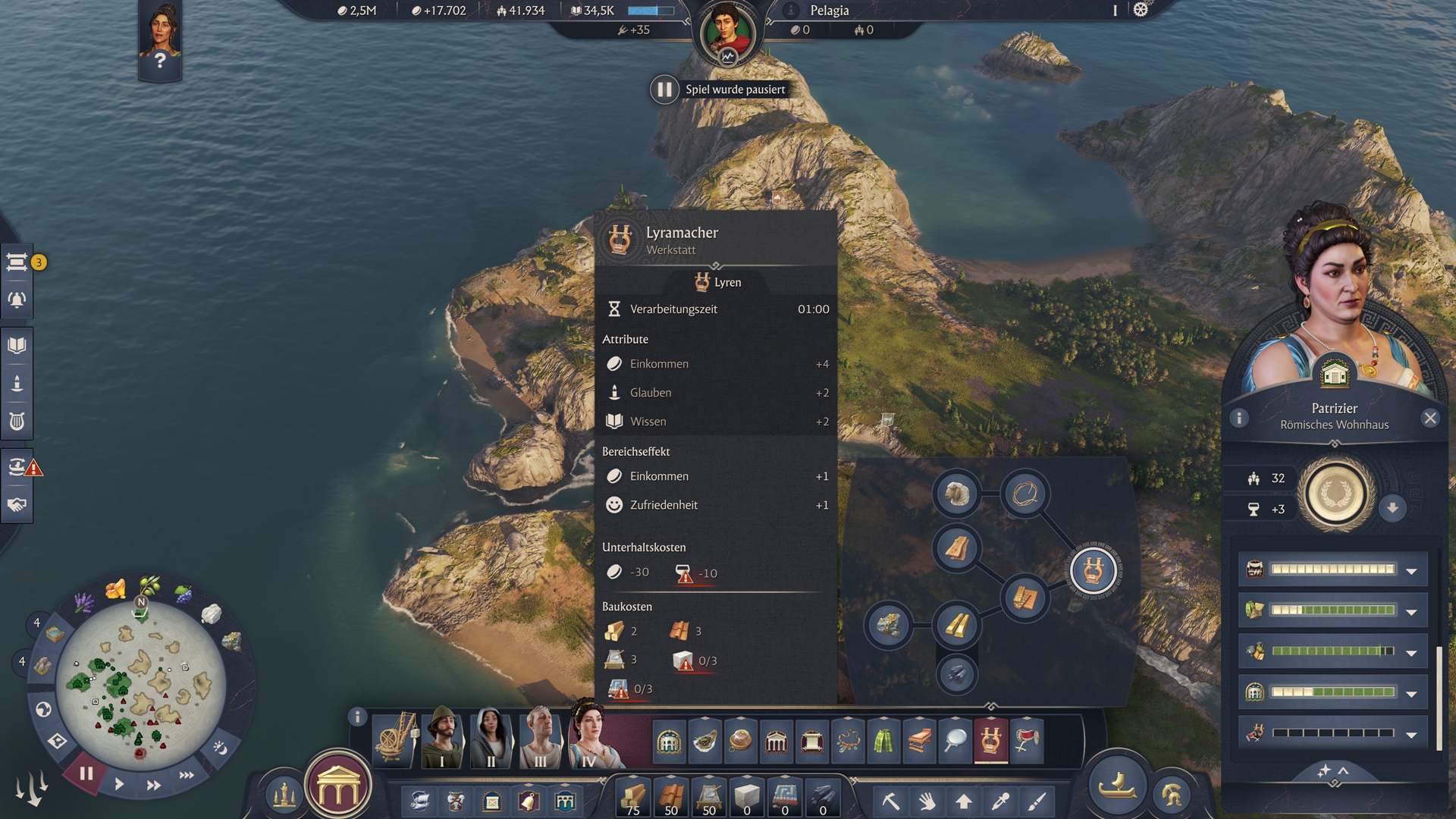Pick the green garment building slot
The image size is (1456, 819).
click(x=883, y=739)
